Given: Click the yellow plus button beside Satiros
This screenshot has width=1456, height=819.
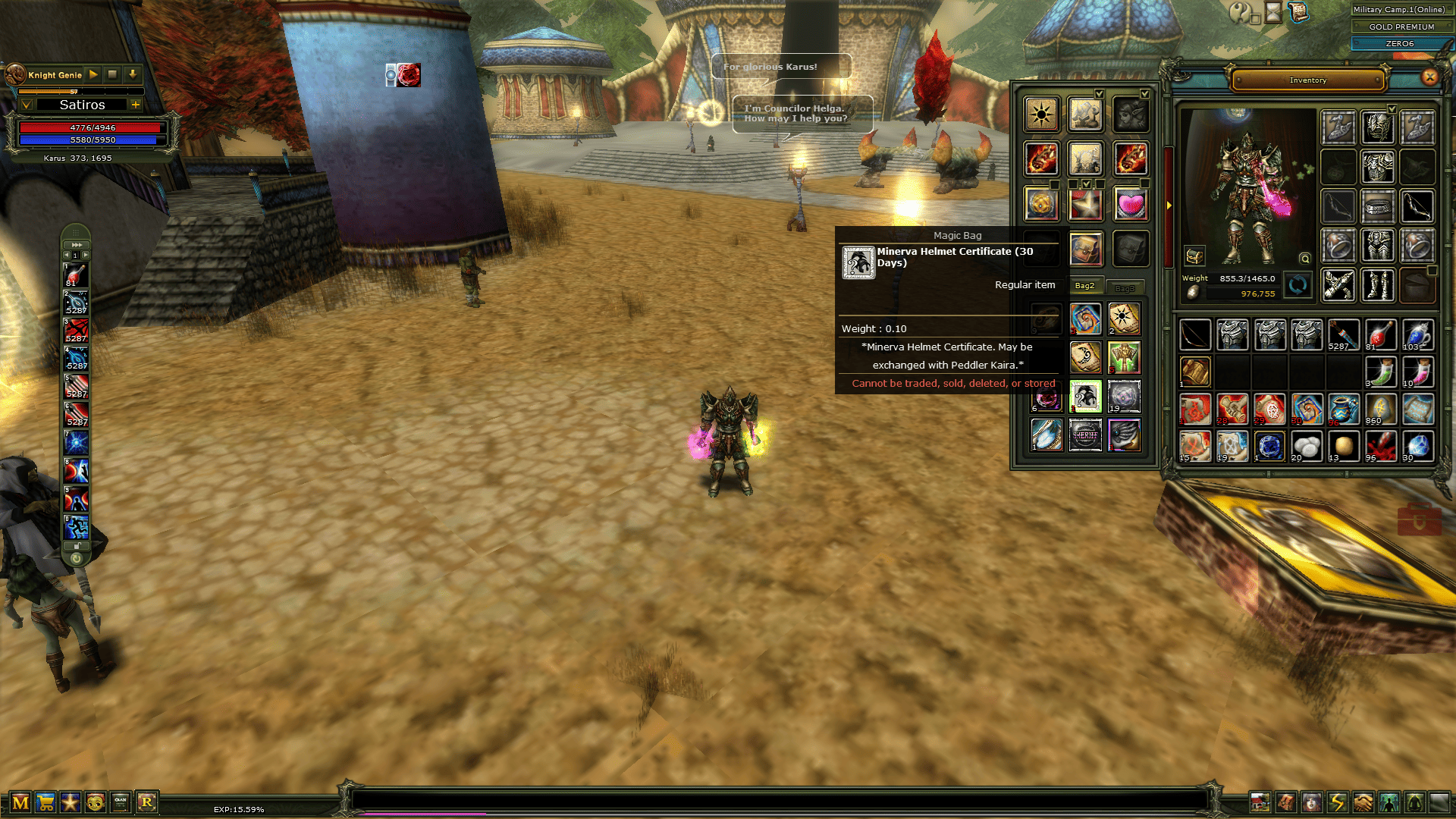Looking at the screenshot, I should click(136, 105).
